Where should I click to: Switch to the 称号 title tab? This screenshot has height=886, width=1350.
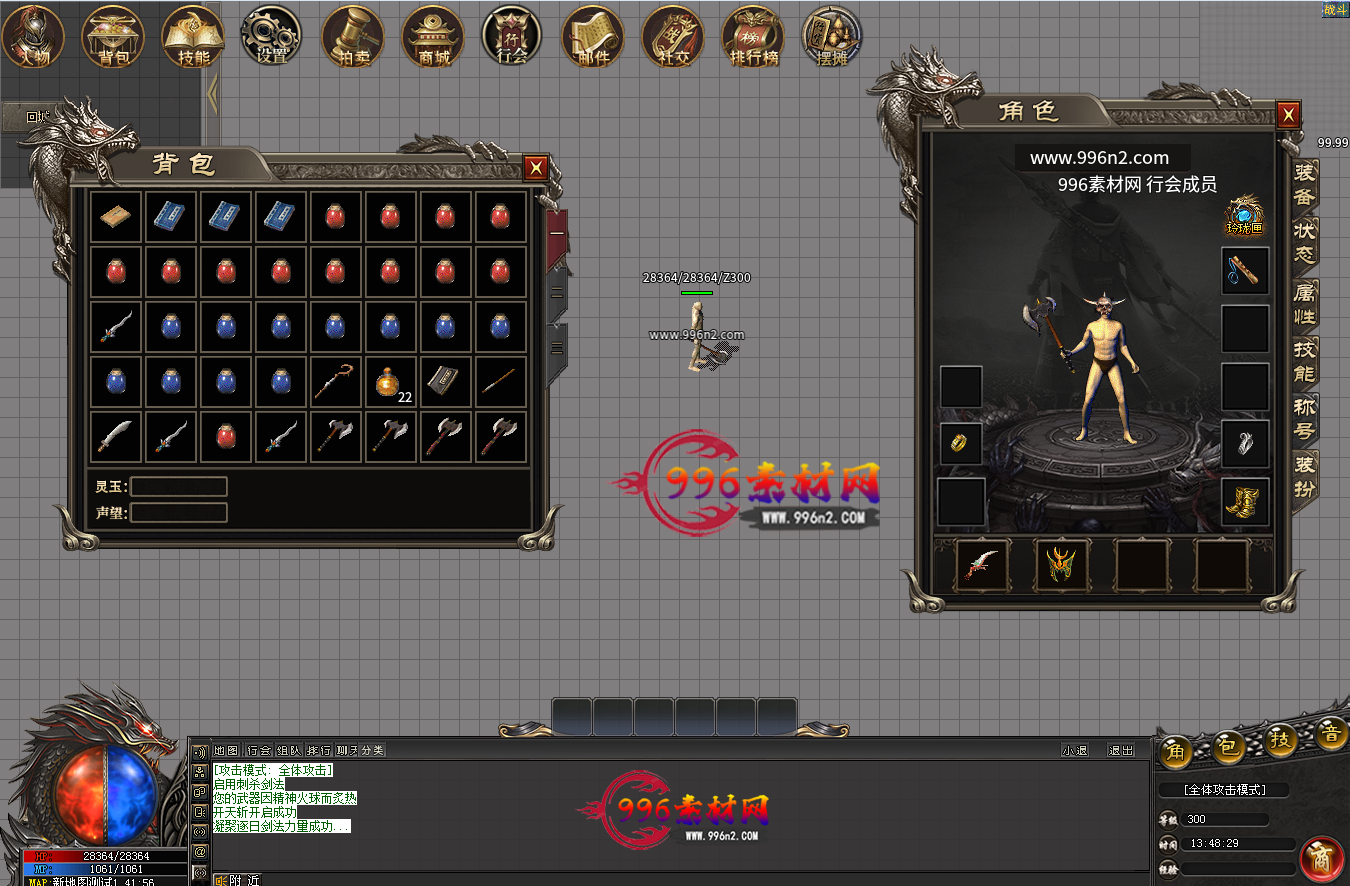(x=1305, y=419)
